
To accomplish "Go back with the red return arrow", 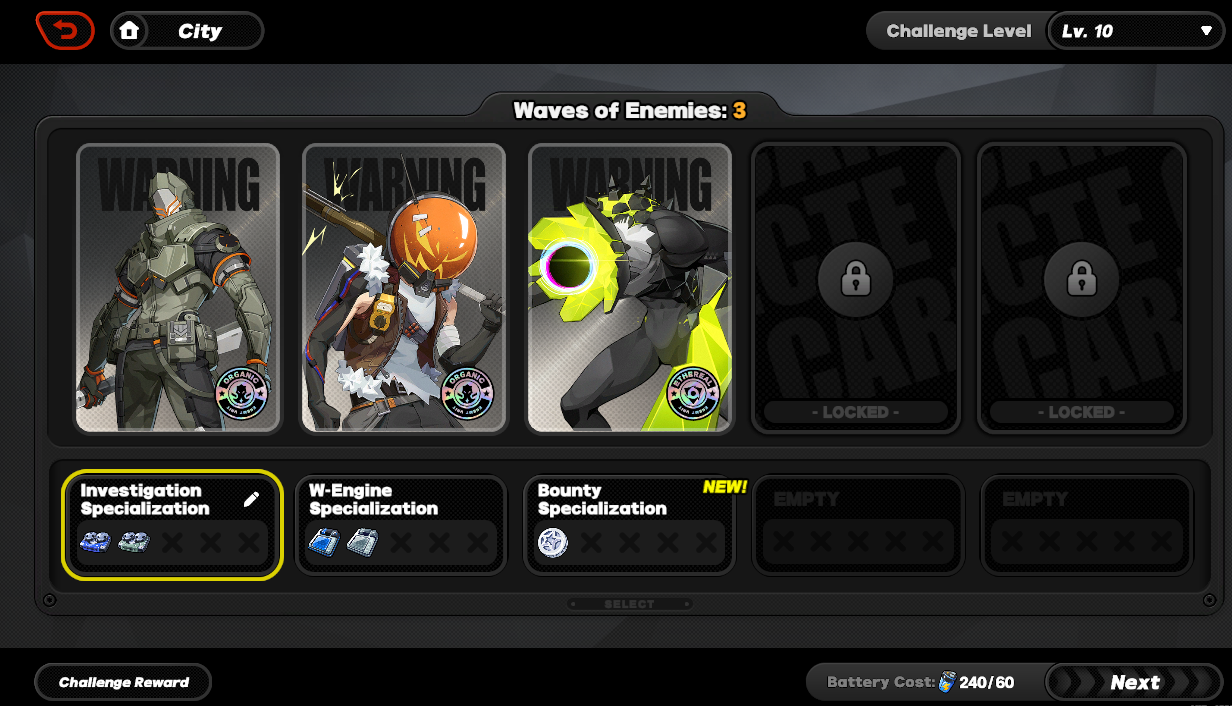I will [x=65, y=31].
